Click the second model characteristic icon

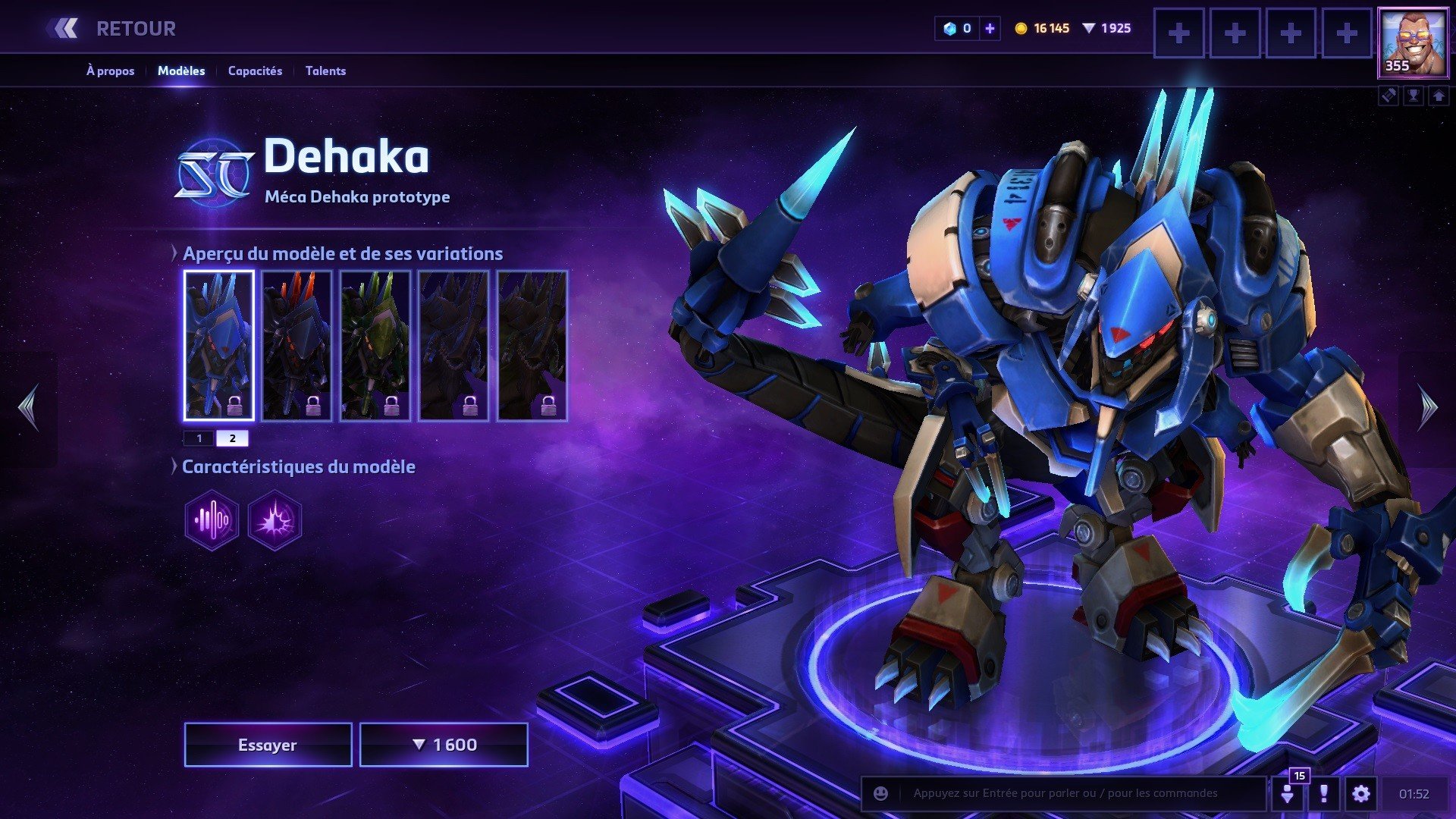click(x=273, y=519)
